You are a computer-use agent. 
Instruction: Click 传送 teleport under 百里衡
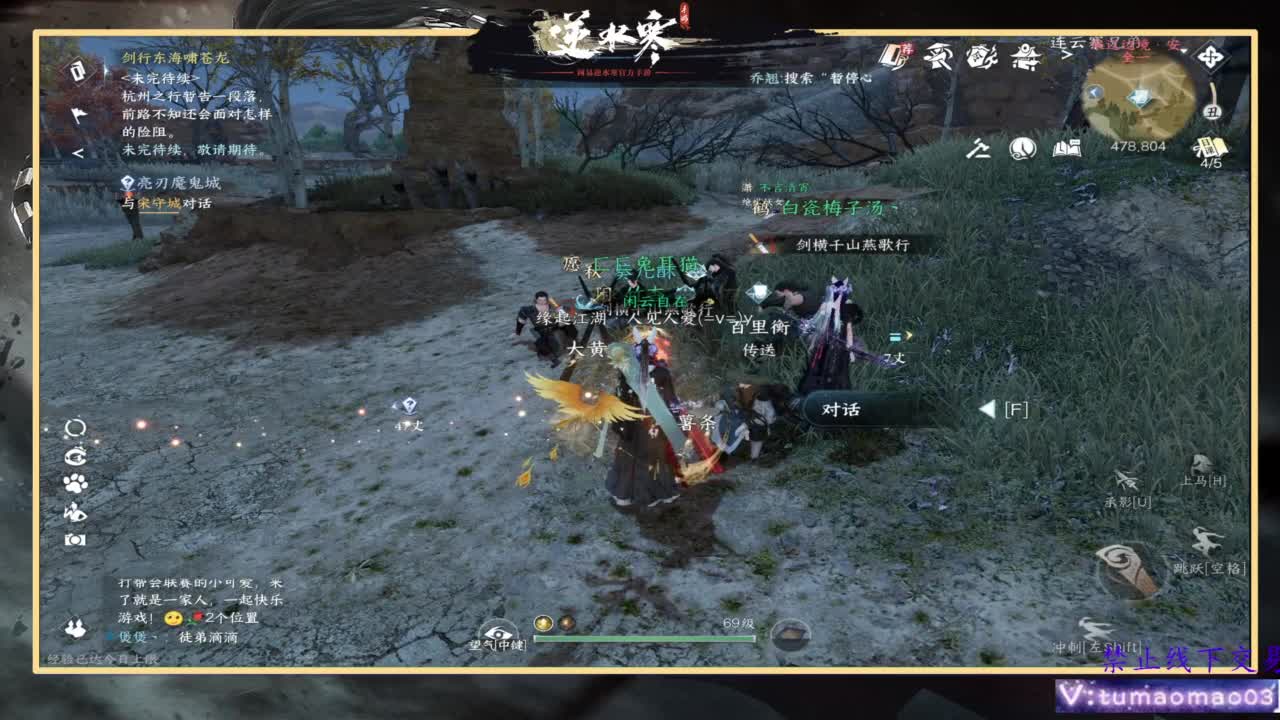tap(758, 352)
